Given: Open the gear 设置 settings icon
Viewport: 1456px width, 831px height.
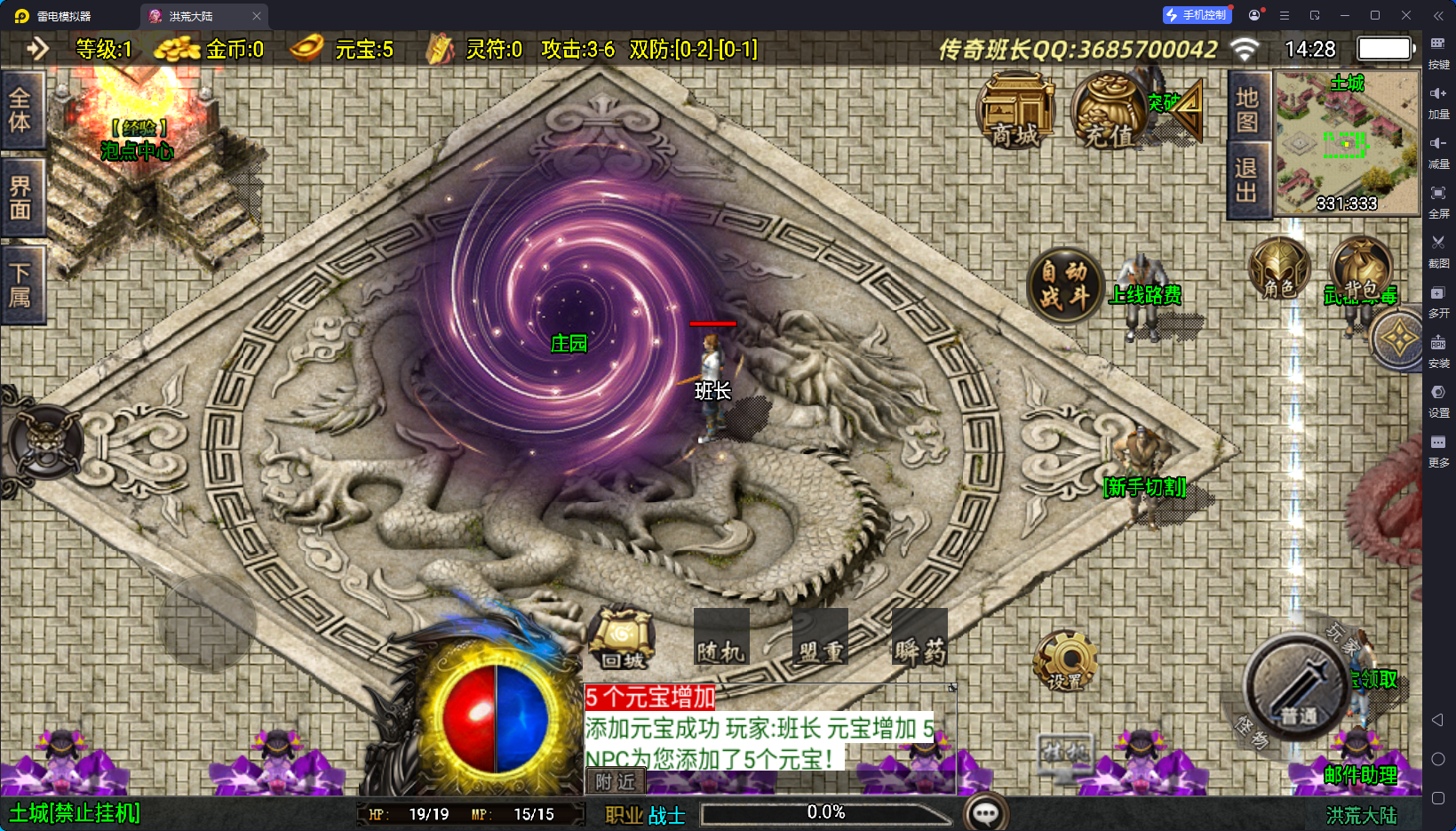Looking at the screenshot, I should (x=1065, y=662).
